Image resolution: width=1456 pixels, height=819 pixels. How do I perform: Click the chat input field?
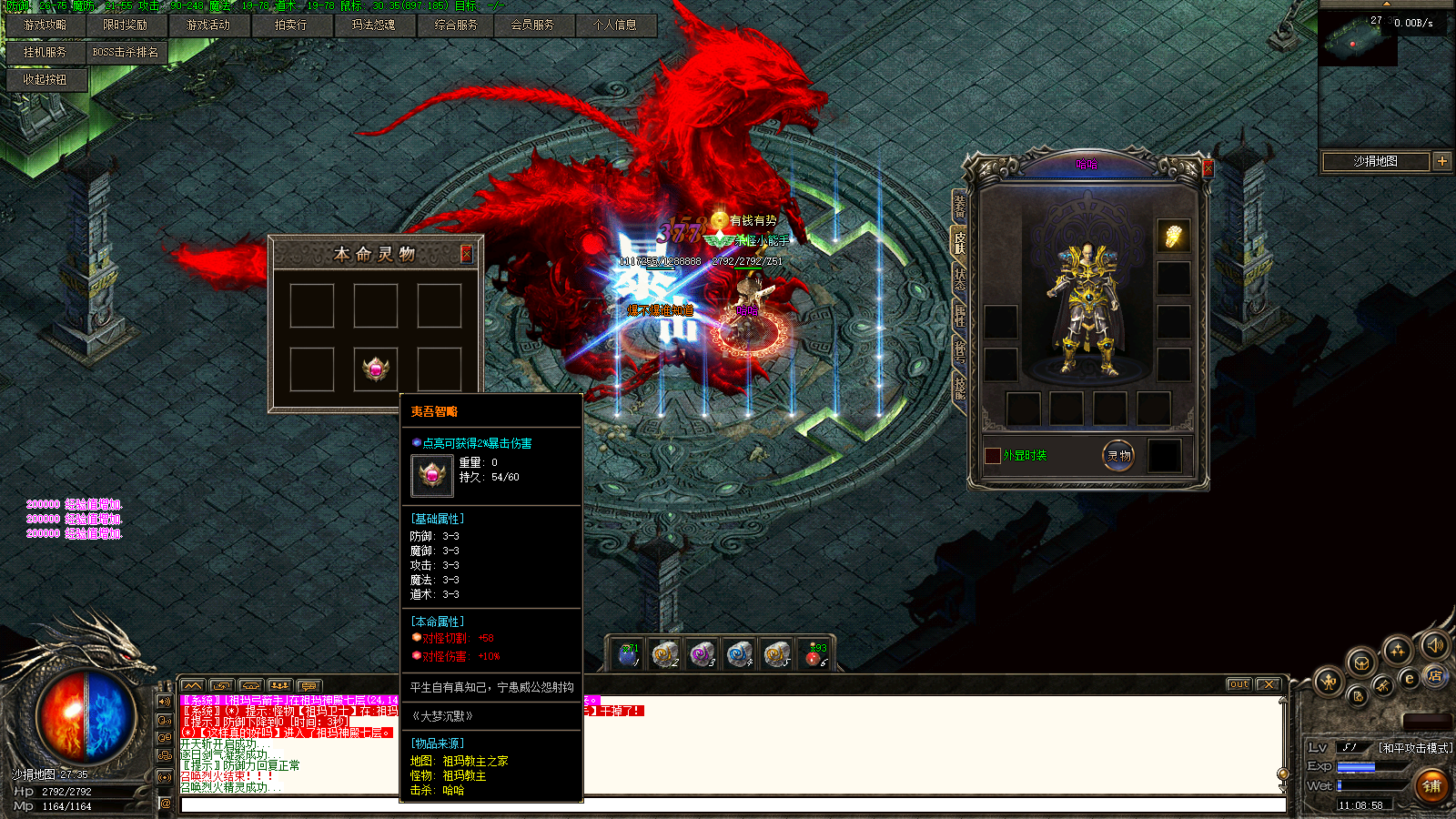[728, 805]
